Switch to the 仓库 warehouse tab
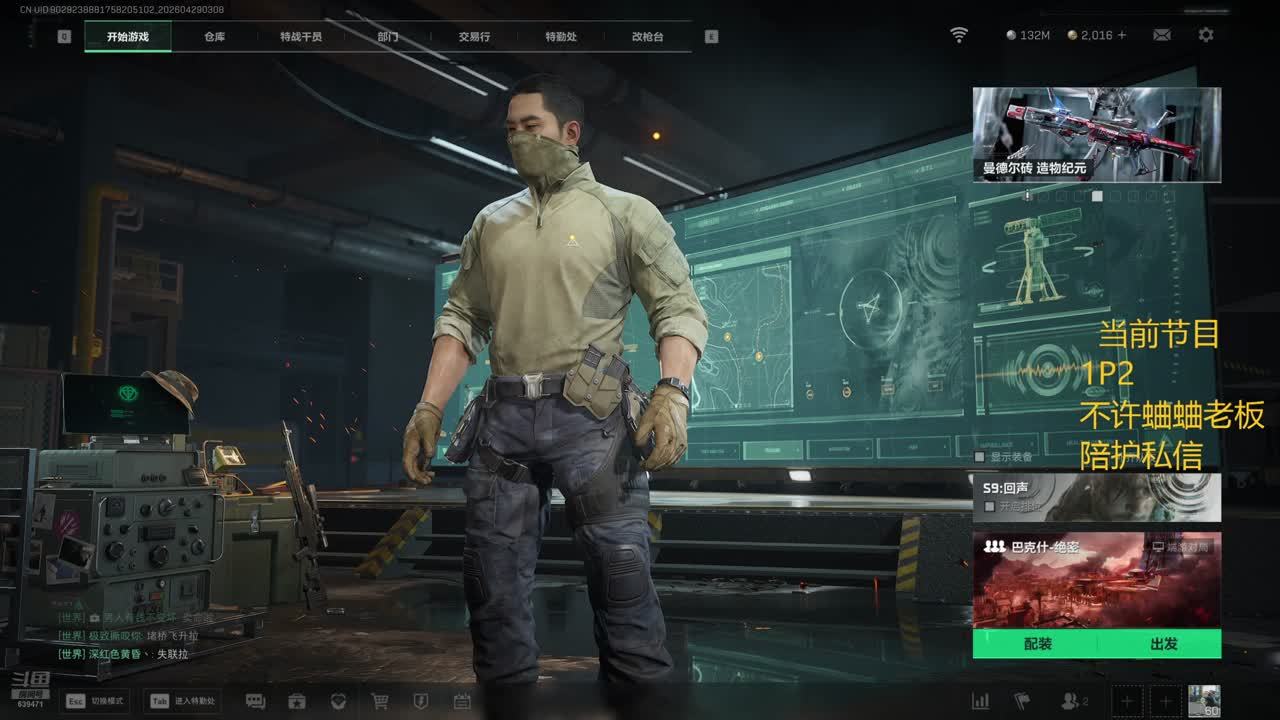The image size is (1280, 720). click(214, 37)
